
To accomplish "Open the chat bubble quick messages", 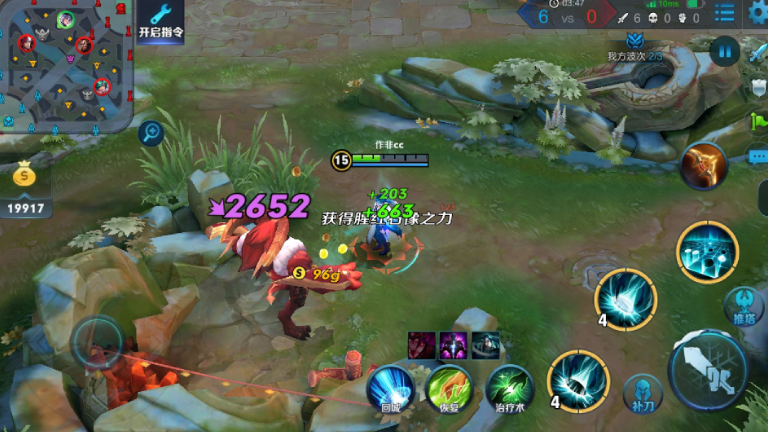I will 757,156.
